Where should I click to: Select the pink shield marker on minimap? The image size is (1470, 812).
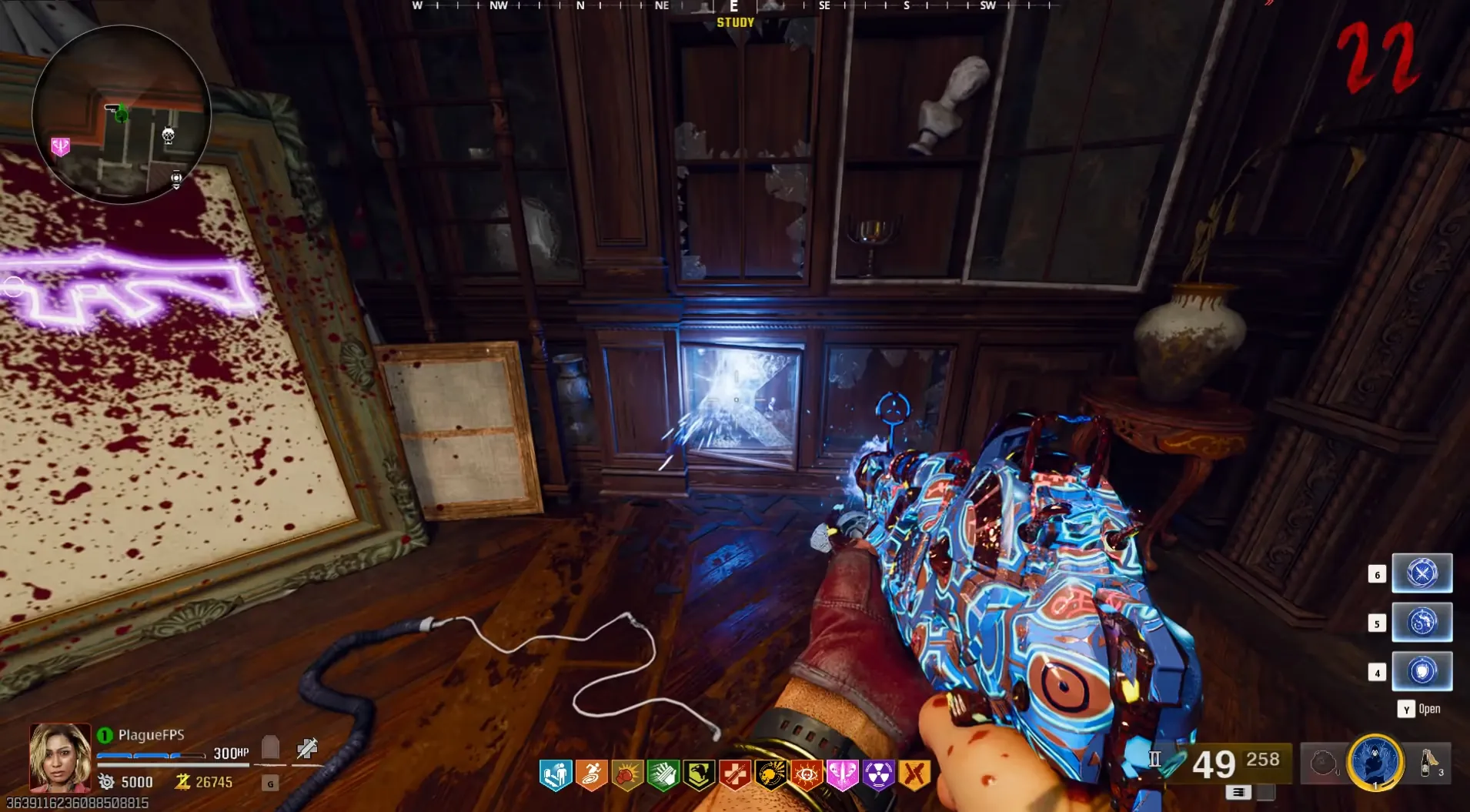60,146
